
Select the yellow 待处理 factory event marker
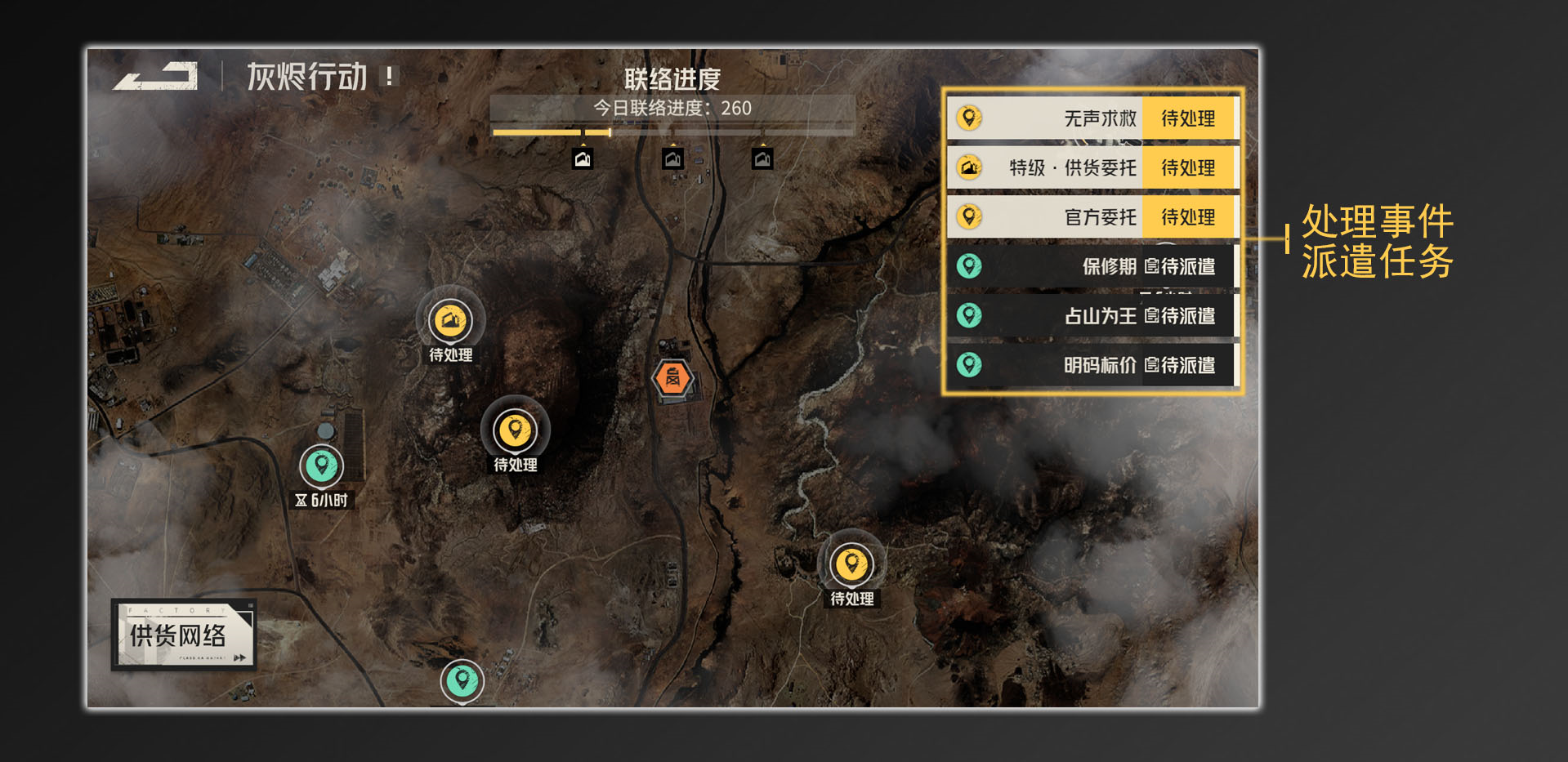(x=450, y=322)
